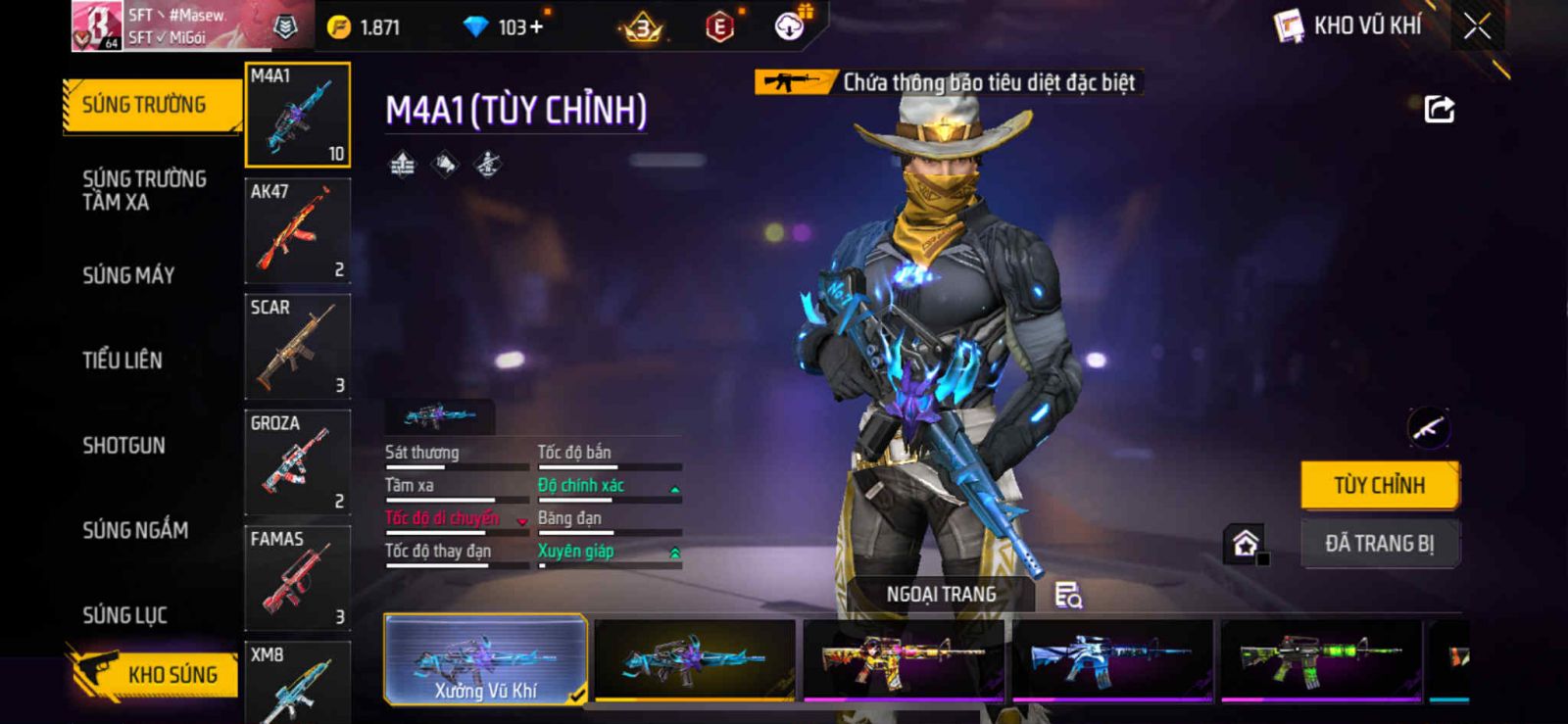
Task: Choose the SCAR weapon tile
Action: 297,347
